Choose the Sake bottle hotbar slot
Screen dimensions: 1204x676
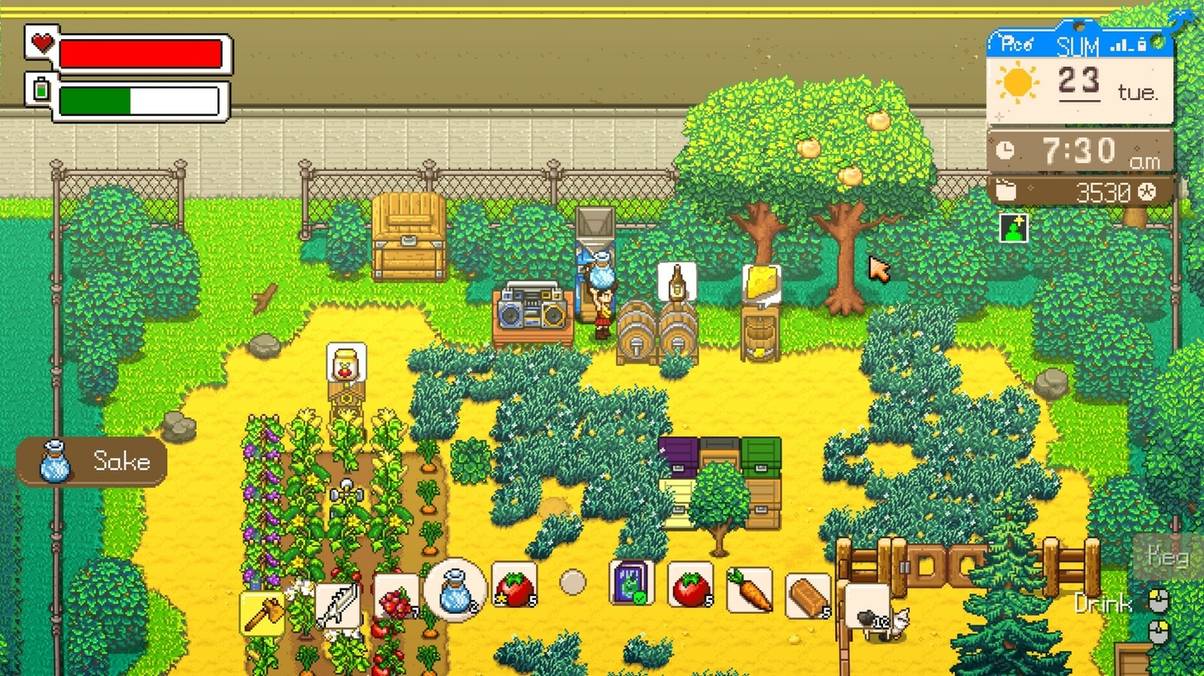pyautogui.click(x=455, y=589)
